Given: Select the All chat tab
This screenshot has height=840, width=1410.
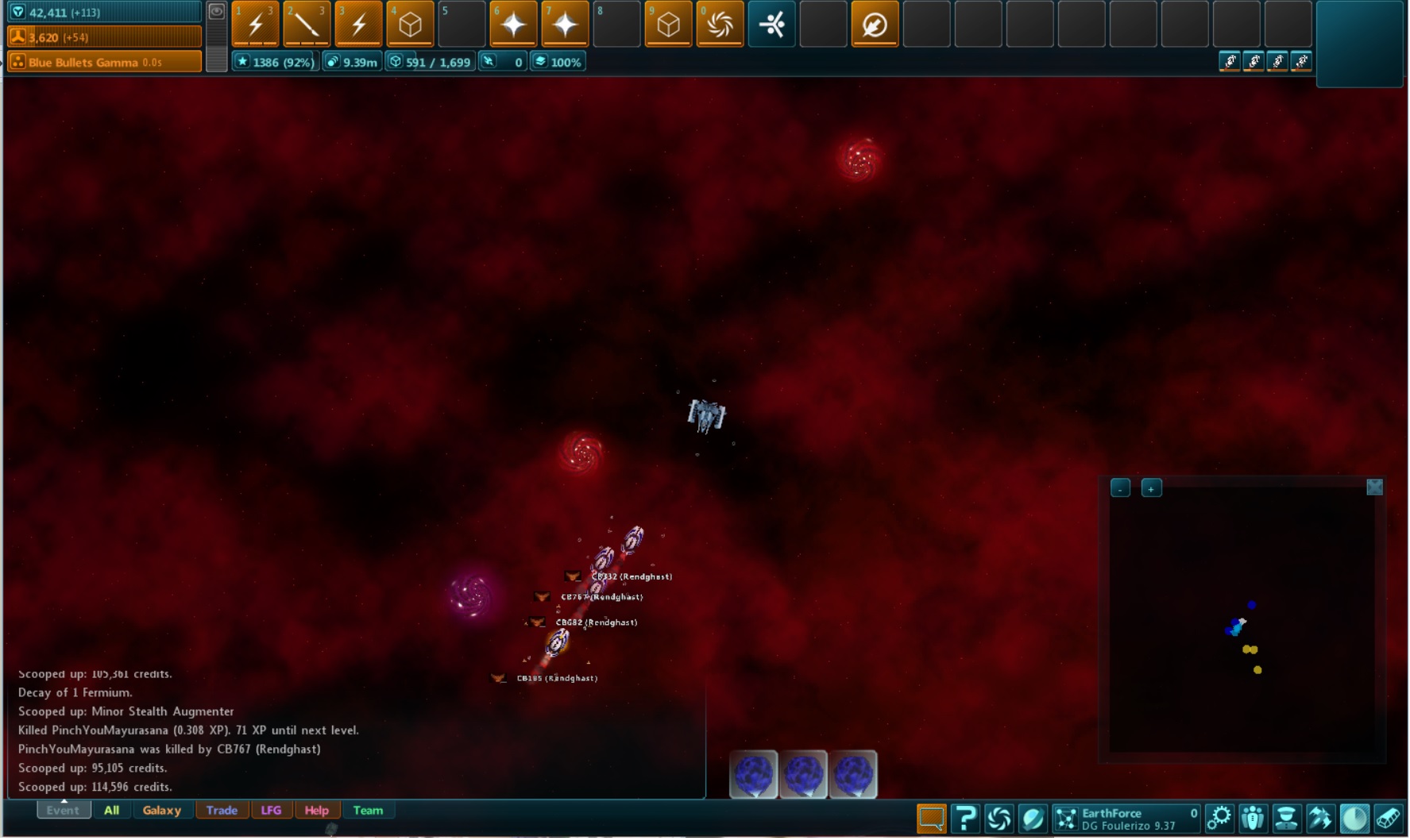Looking at the screenshot, I should (111, 811).
